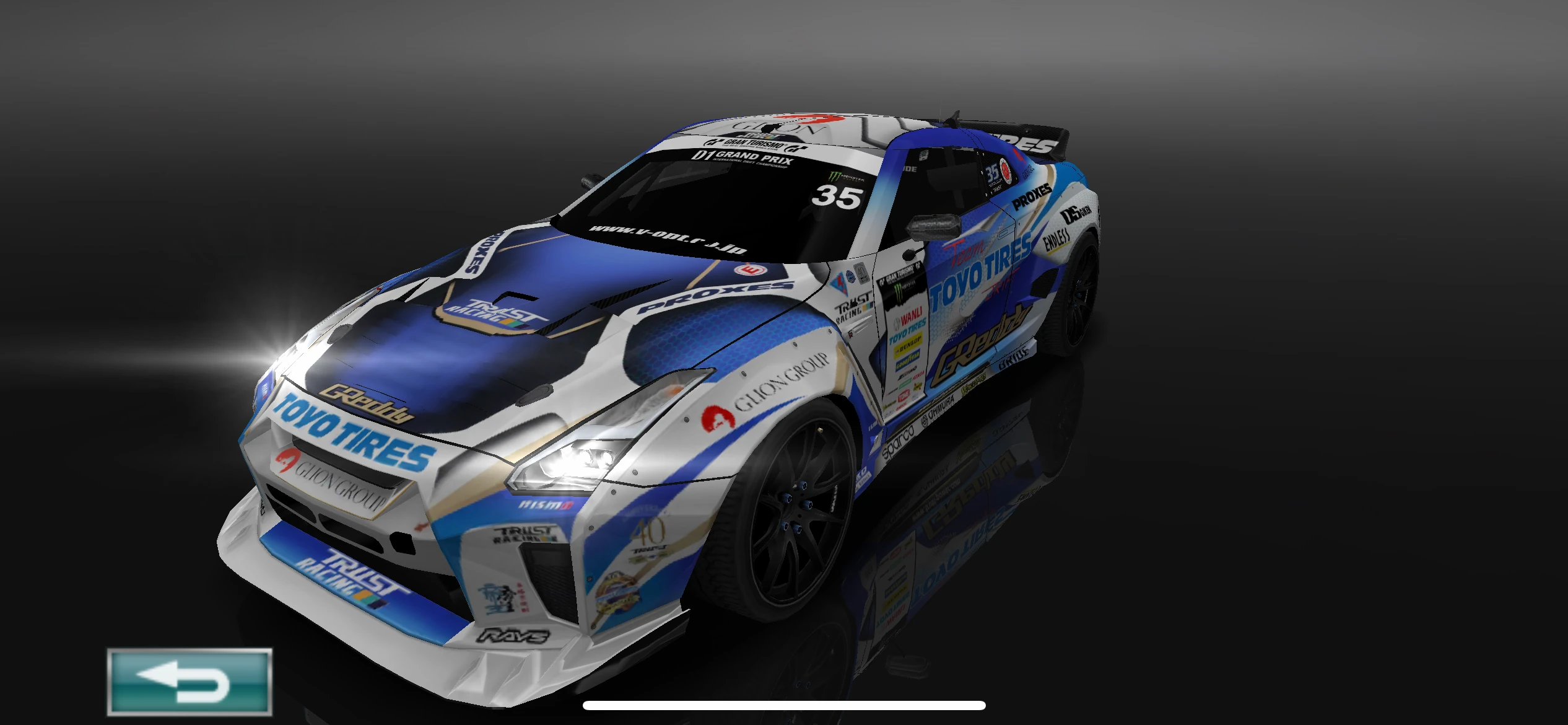Tap the DUNLOP yellow sponsor sticker
This screenshot has height=725, width=1568.
pyautogui.click(x=910, y=345)
